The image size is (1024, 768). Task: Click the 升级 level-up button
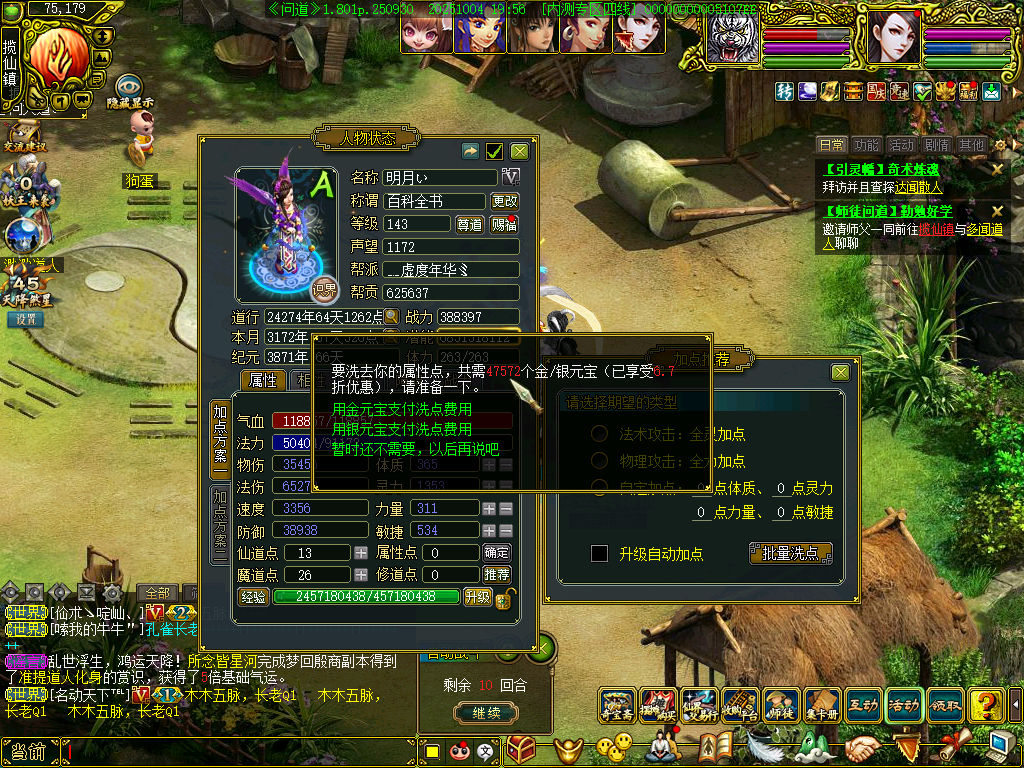click(477, 597)
